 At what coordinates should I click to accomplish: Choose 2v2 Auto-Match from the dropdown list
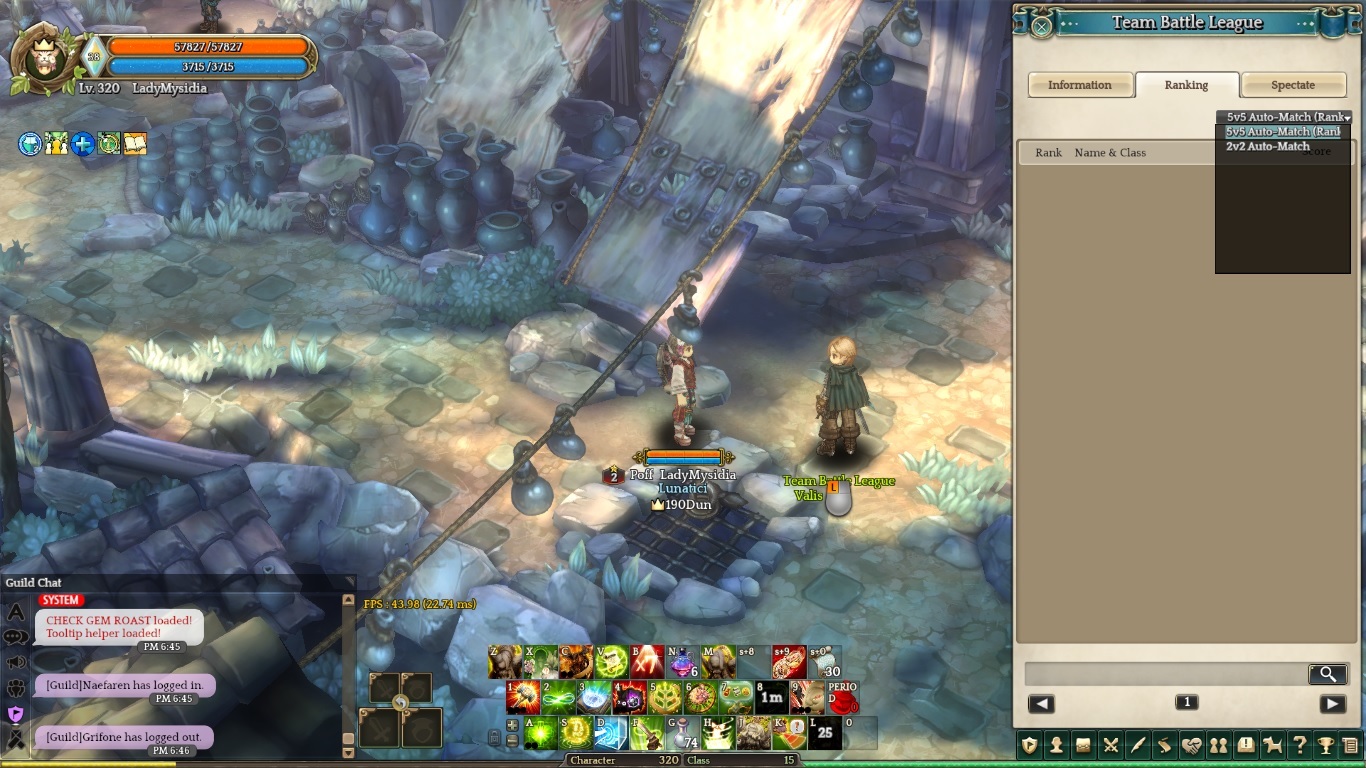1267,146
